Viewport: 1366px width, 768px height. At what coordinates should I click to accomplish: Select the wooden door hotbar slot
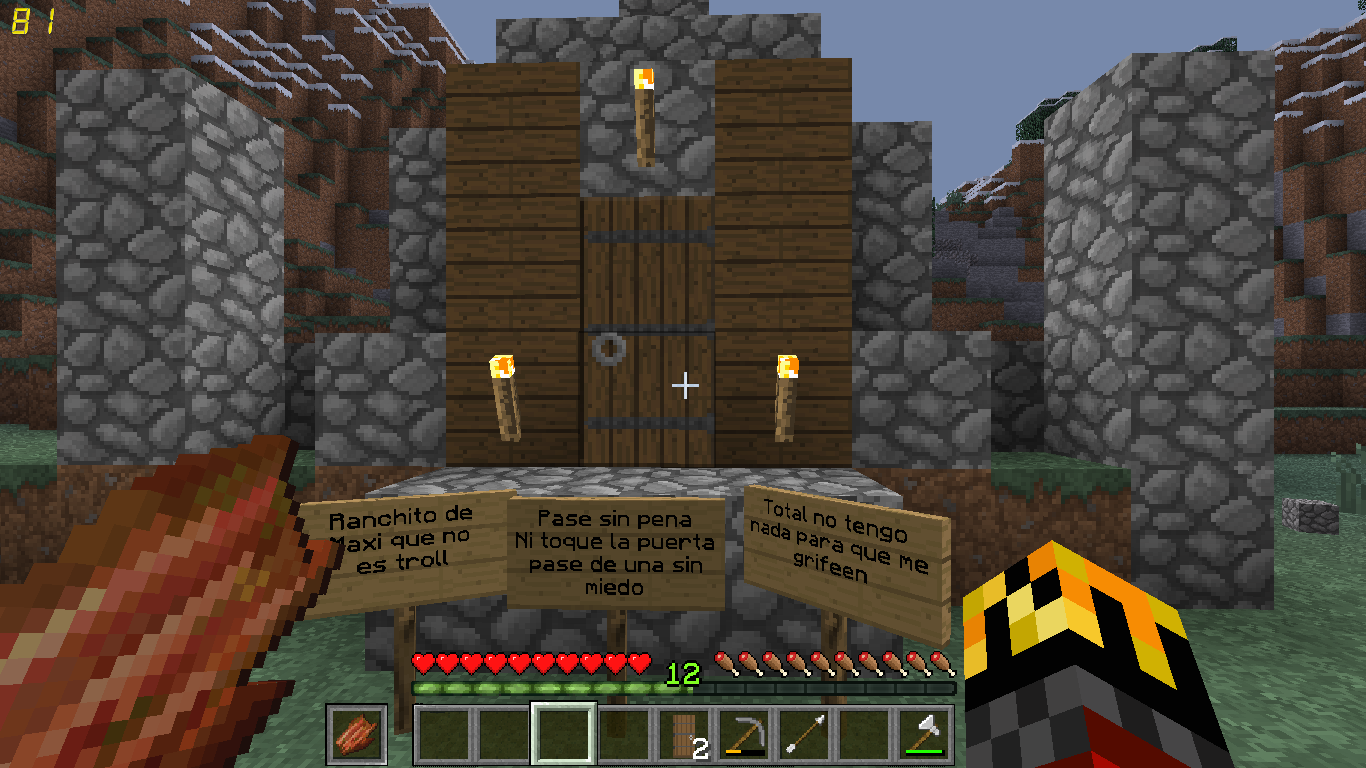click(685, 735)
